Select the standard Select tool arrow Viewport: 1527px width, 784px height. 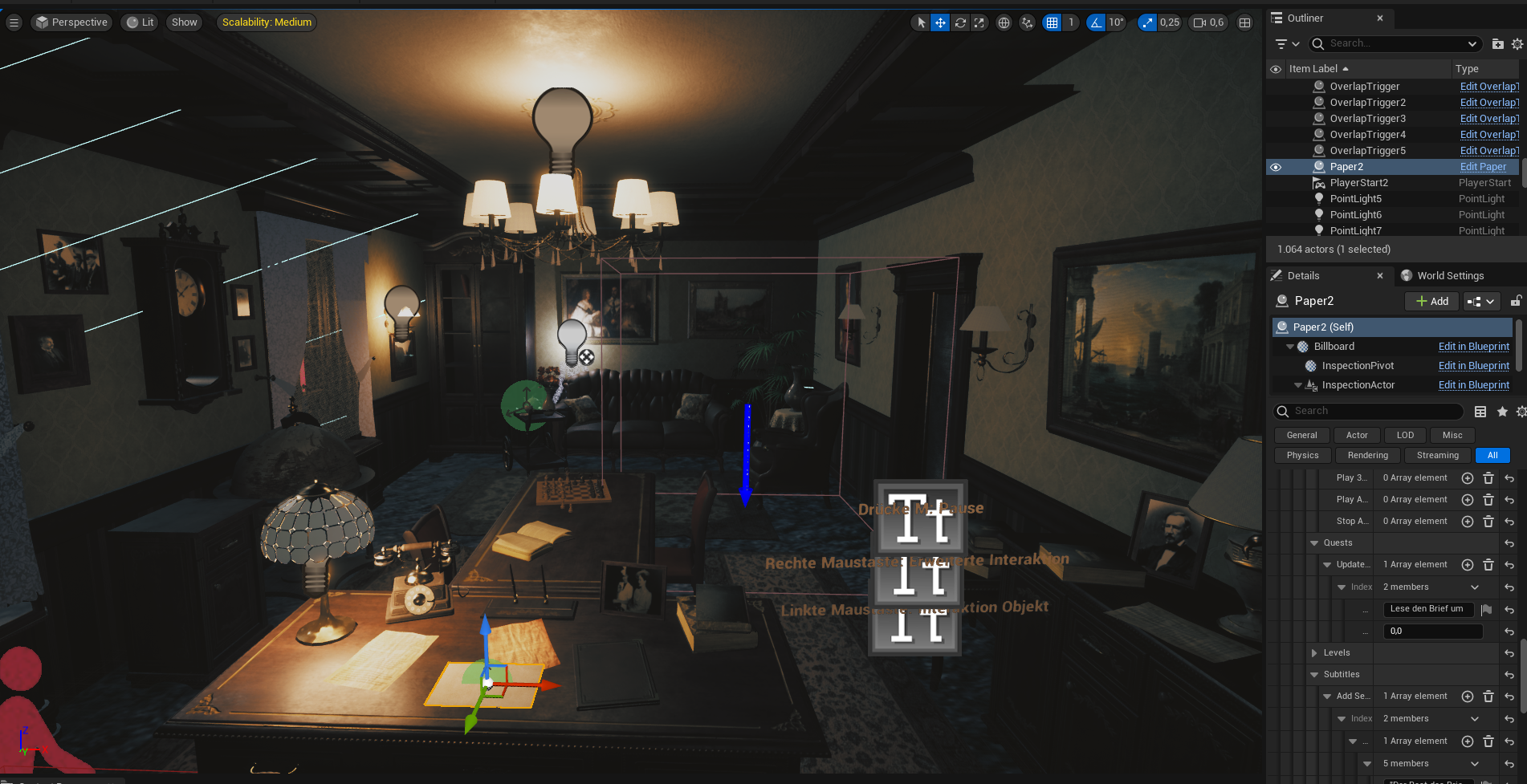[x=919, y=22]
